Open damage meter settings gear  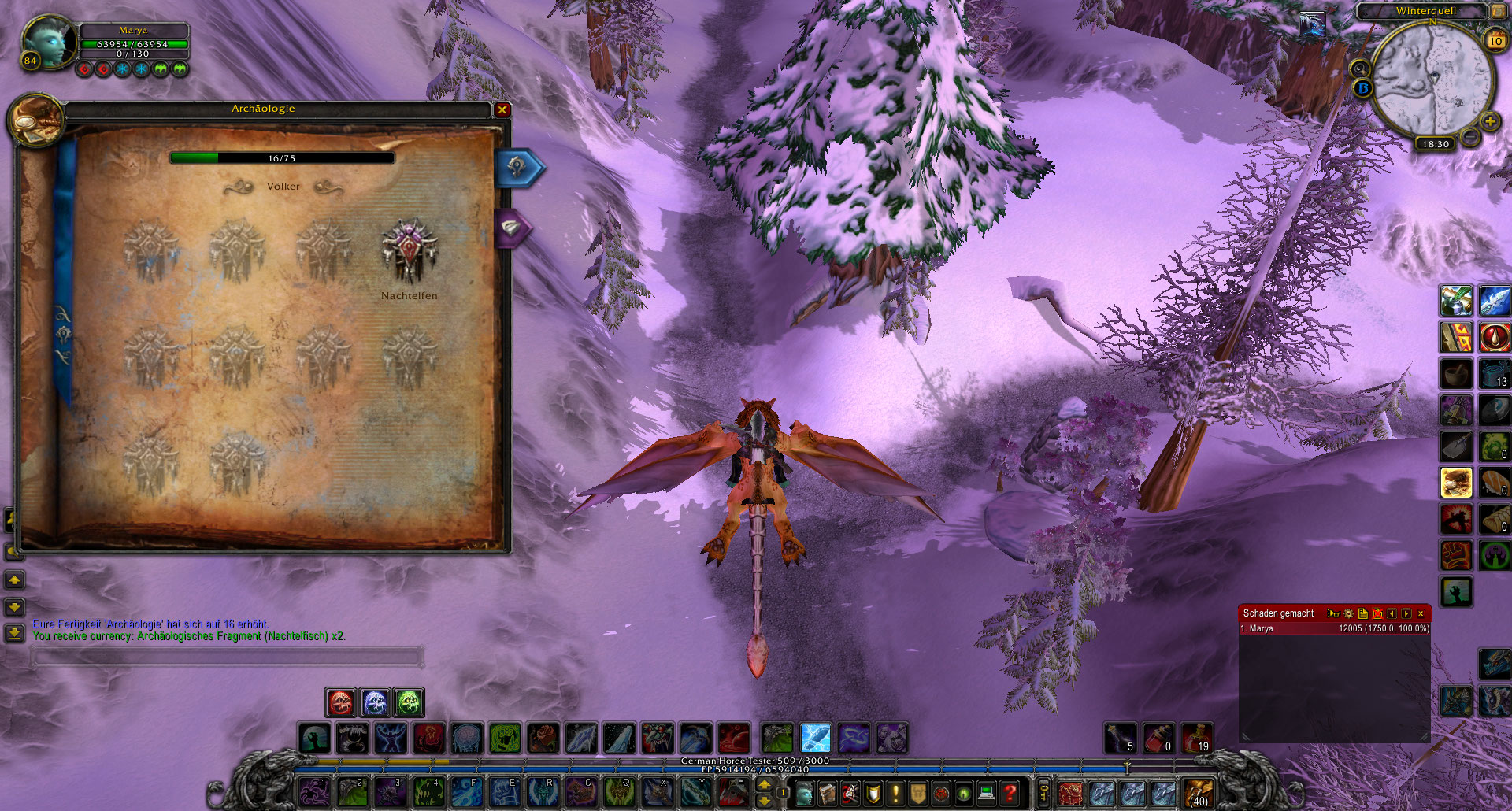pyautogui.click(x=1348, y=613)
